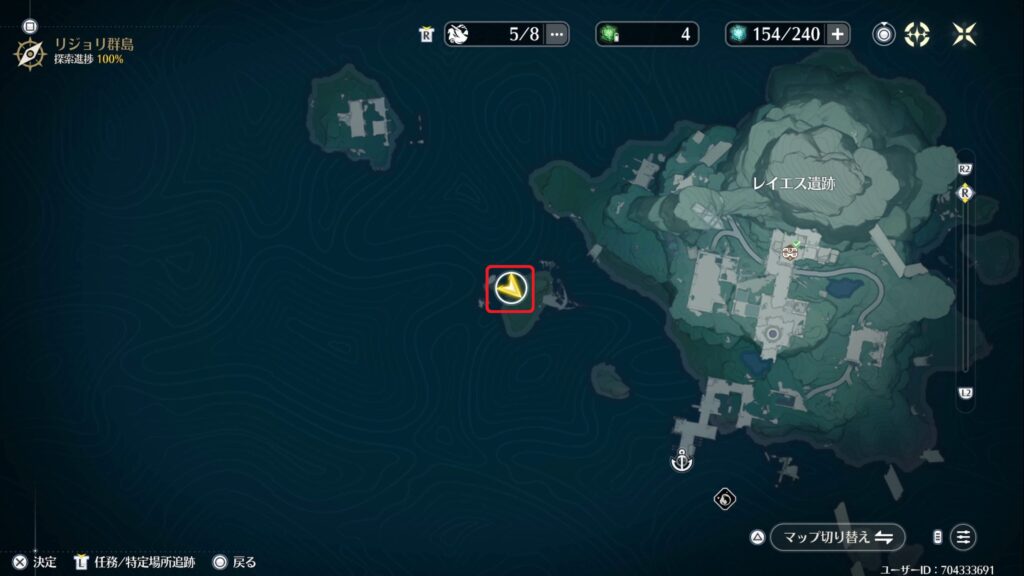The height and width of the screenshot is (576, 1024).
Task: Select the circular waypoint below レイエス遺跡
Action: (x=772, y=333)
